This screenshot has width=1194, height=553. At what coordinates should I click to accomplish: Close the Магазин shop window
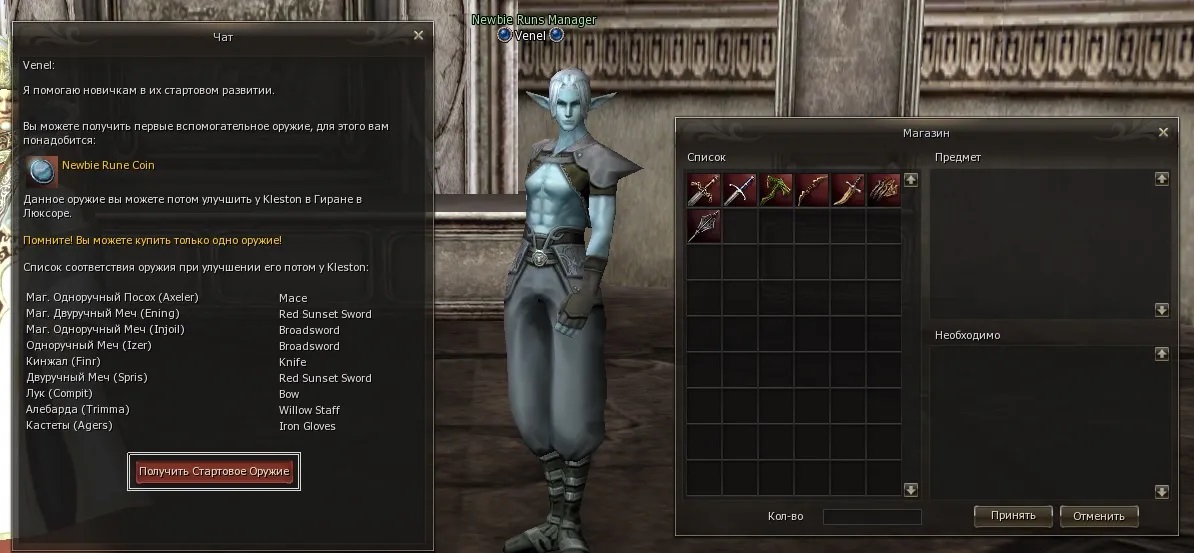[1163, 132]
